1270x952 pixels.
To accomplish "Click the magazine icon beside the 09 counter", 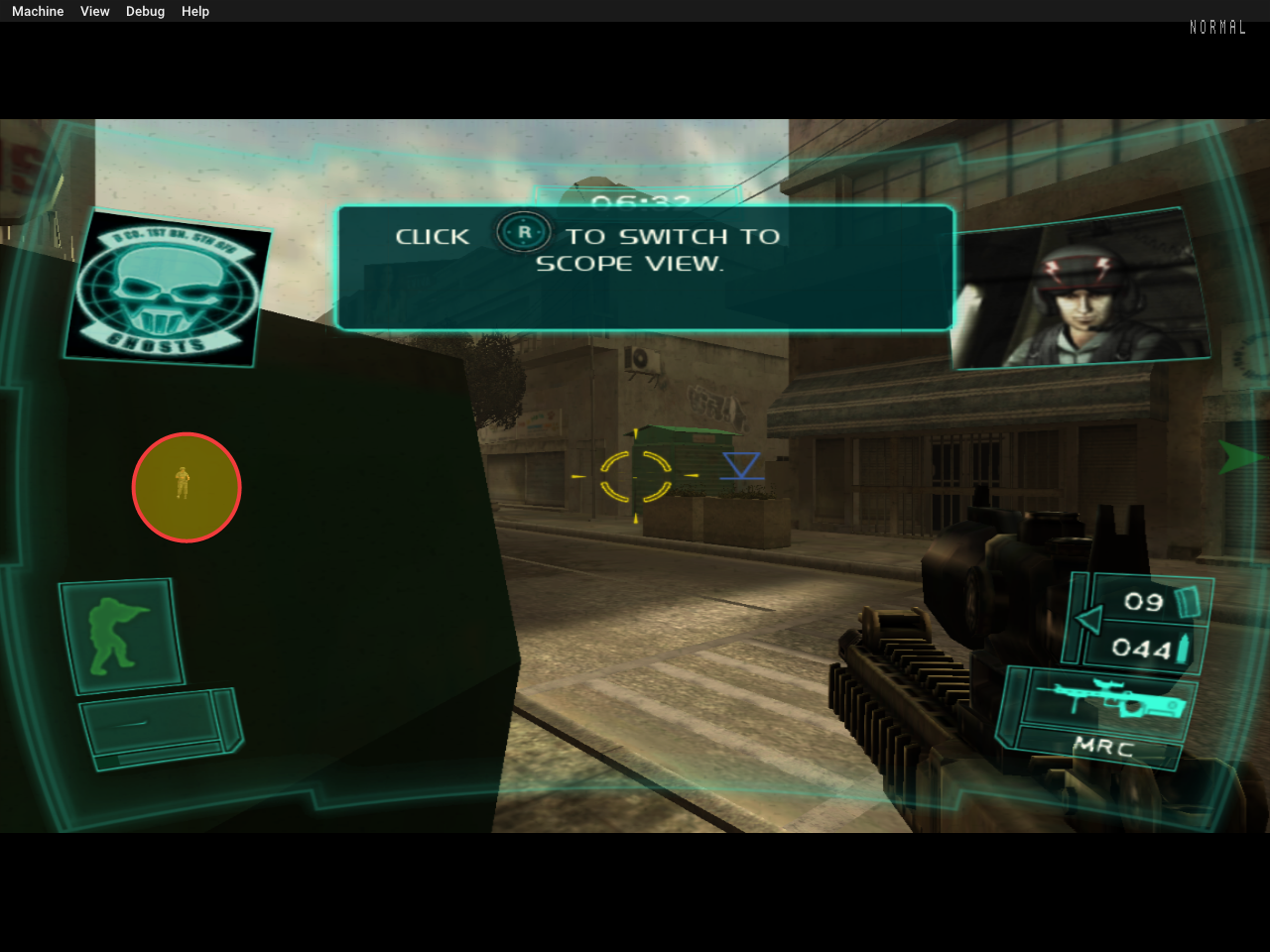I will [1187, 600].
